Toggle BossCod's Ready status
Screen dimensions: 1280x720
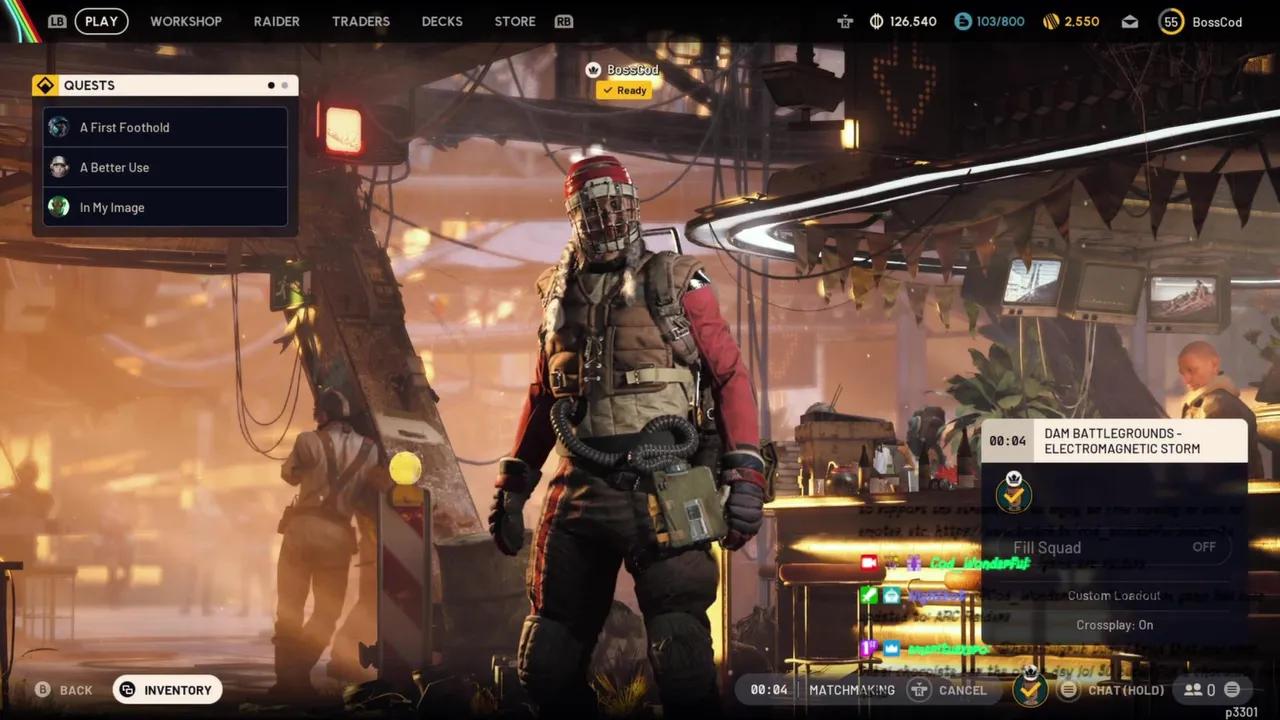[x=624, y=90]
